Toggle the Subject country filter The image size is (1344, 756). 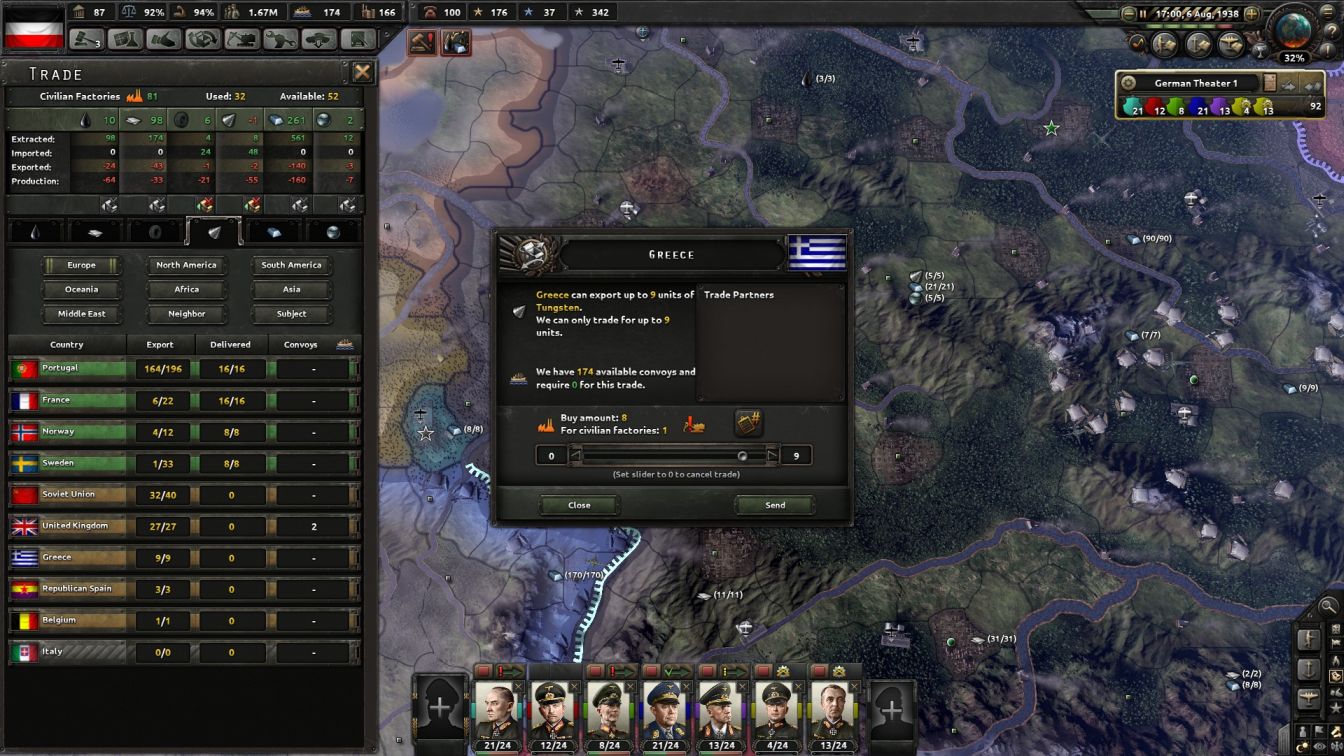290,313
